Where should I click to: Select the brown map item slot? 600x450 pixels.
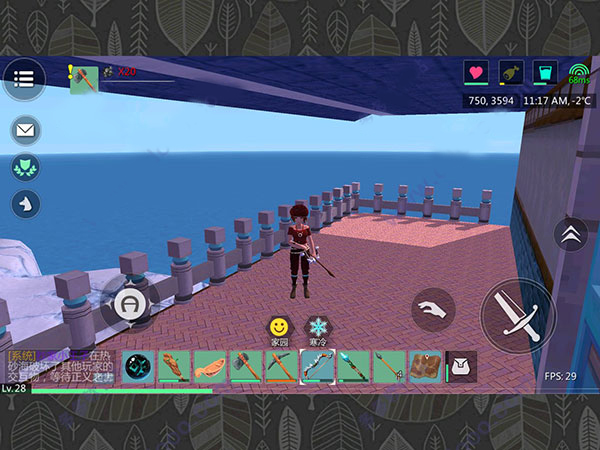point(425,367)
